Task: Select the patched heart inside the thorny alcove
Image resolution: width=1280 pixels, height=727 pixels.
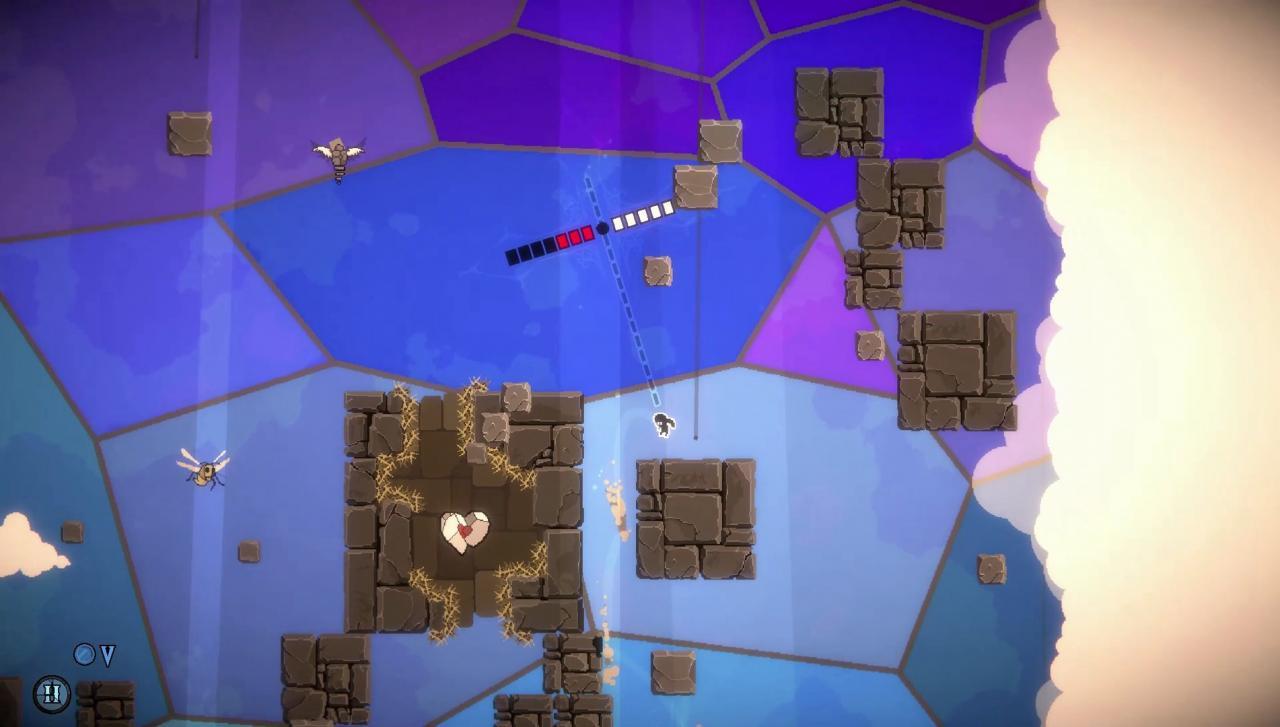Action: [465, 532]
